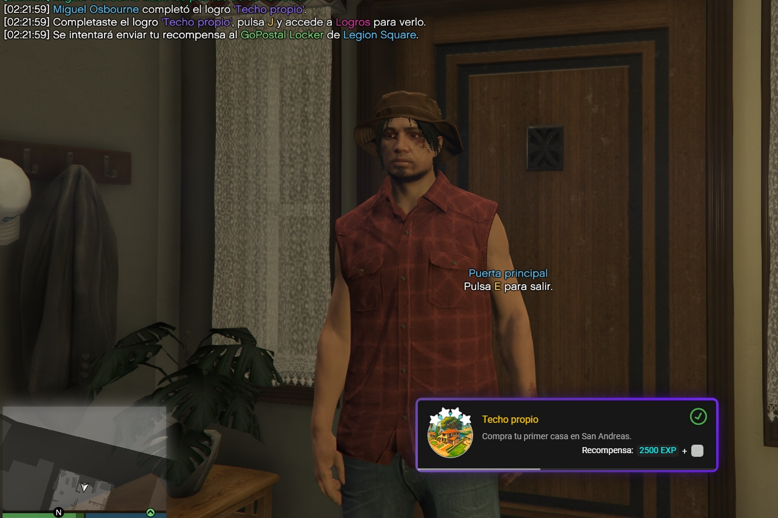This screenshot has height=518, width=778.
Task: Open the minimap
Action: (x=83, y=458)
